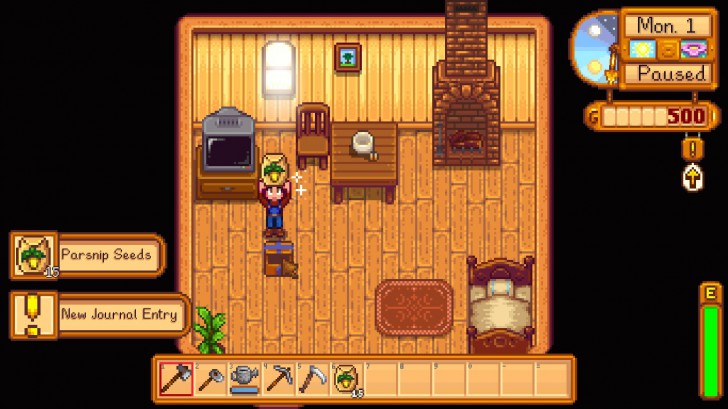The height and width of the screenshot is (409, 728).
Task: Click the yellow up-arrow icon under the journal
Action: (x=691, y=178)
